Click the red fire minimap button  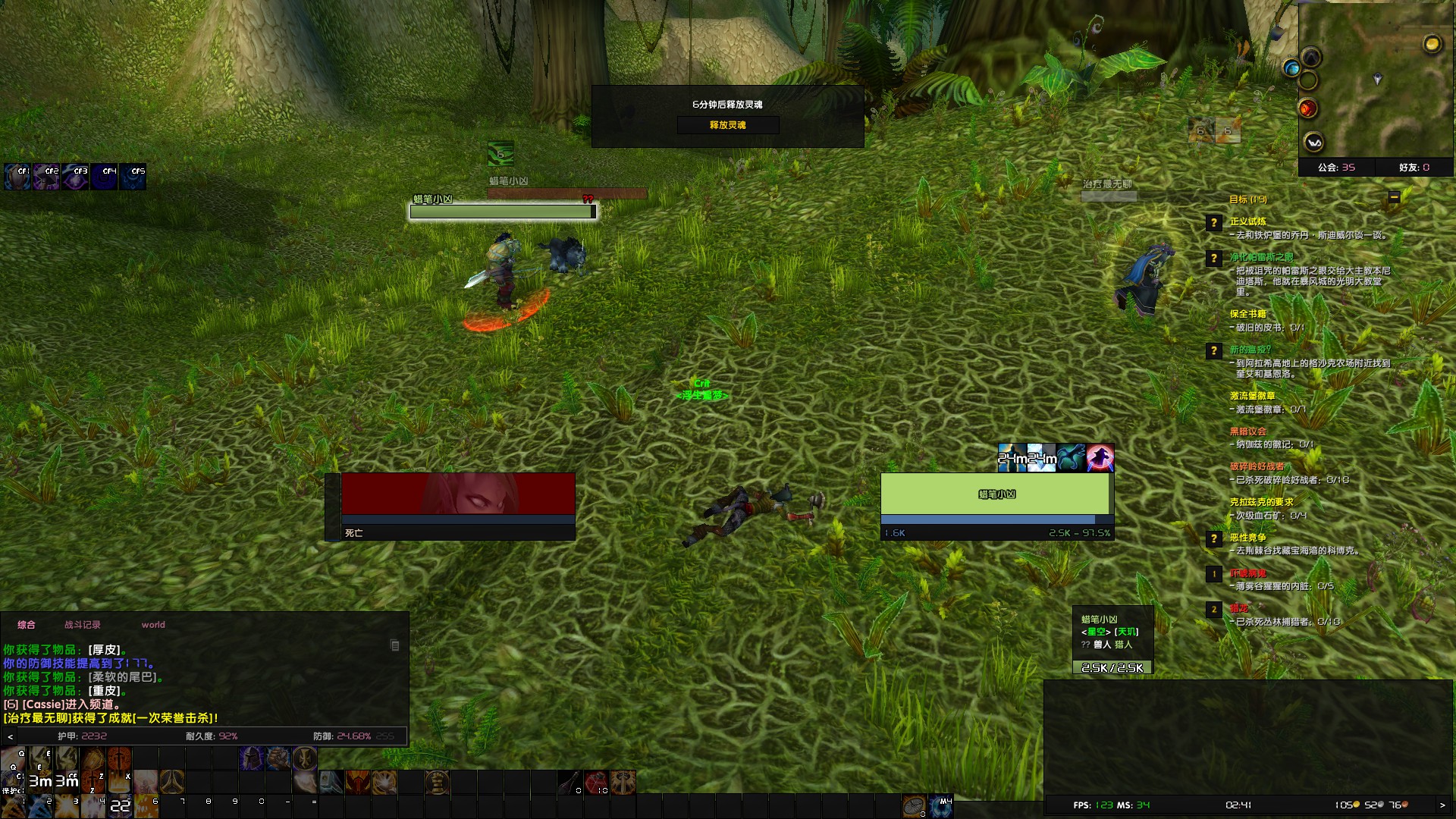pos(1308,109)
